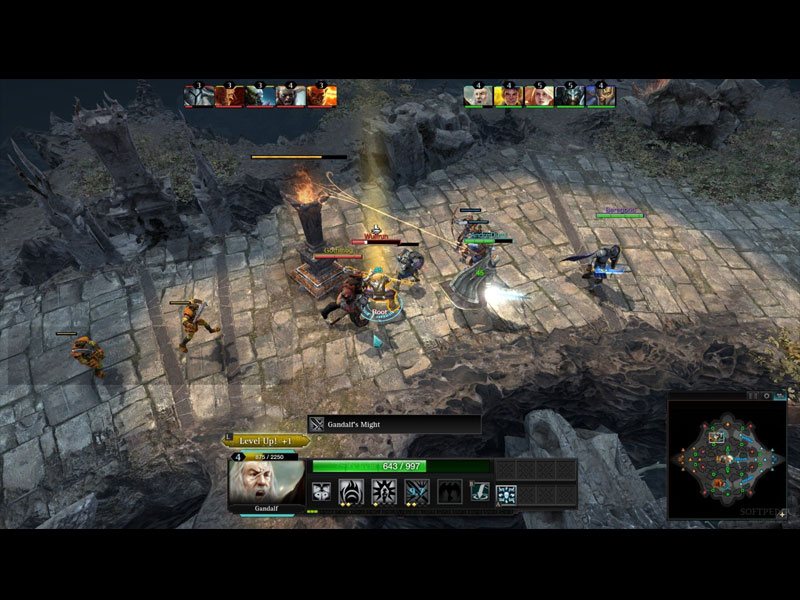Screen dimensions: 800x600
Task: Trigger the butterfly-shaped ability icon beside portrait
Action: pos(322,491)
